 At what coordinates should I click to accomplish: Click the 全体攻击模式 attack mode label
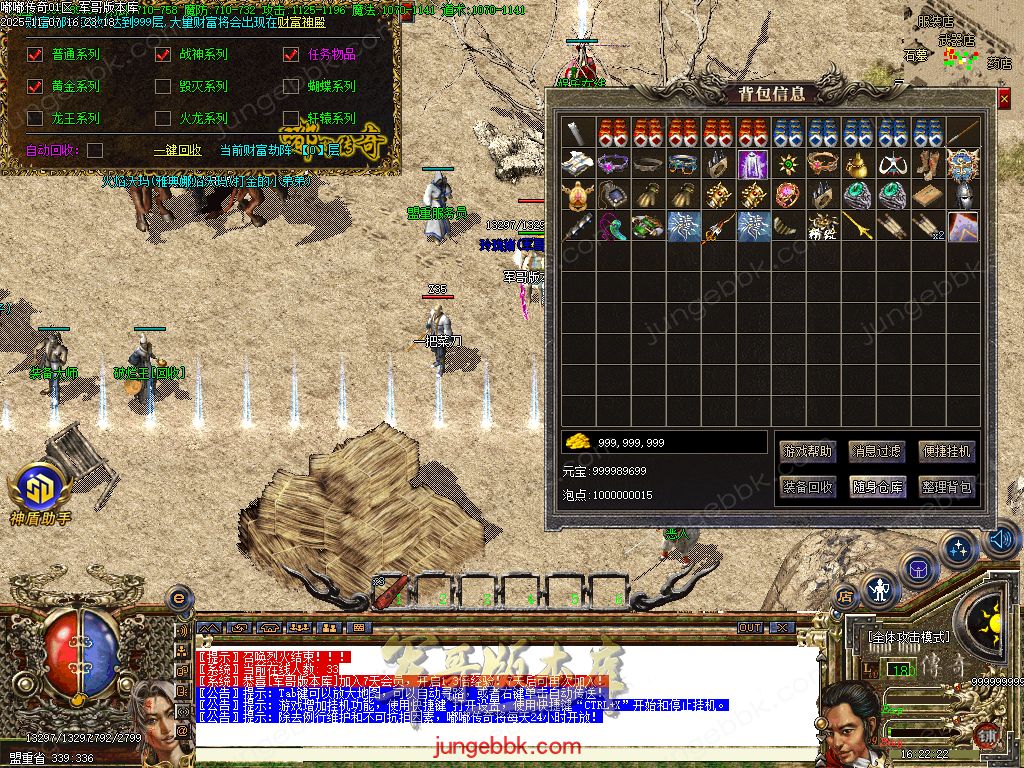(x=909, y=636)
